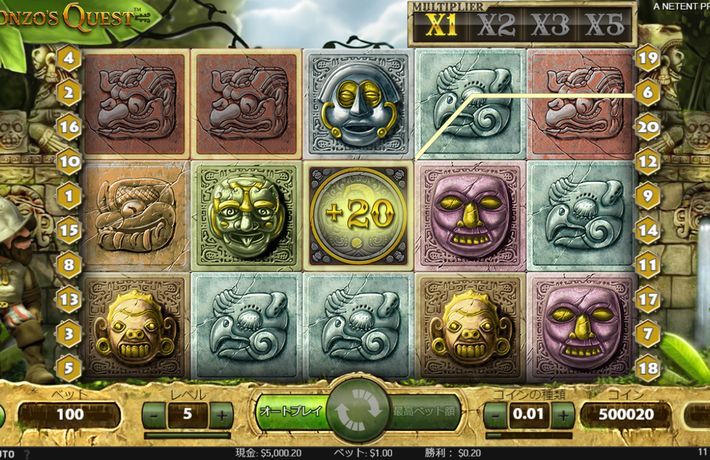Screen dimensions: 710x460
Task: Increase the bet level (レベル)
Action: 221,413
